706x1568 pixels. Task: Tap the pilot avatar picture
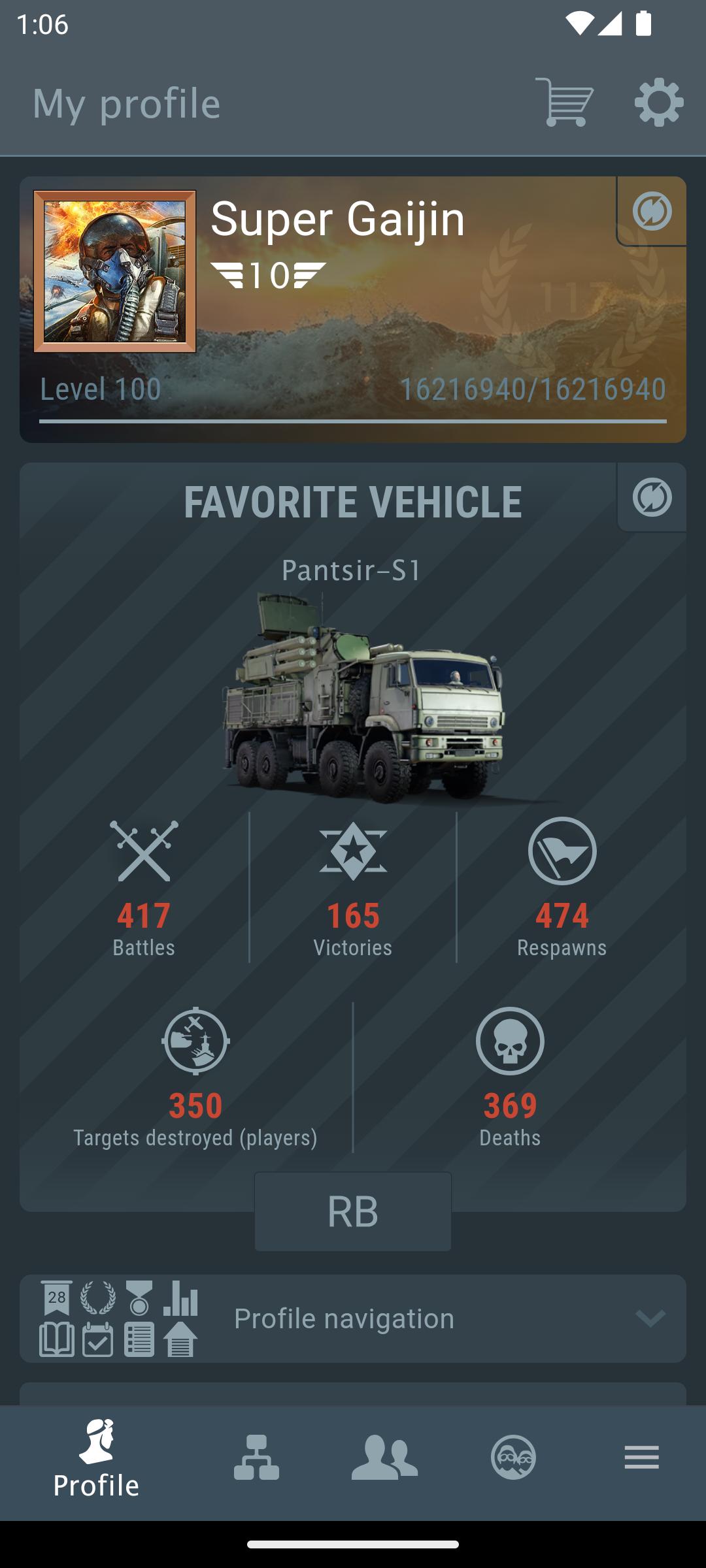115,271
